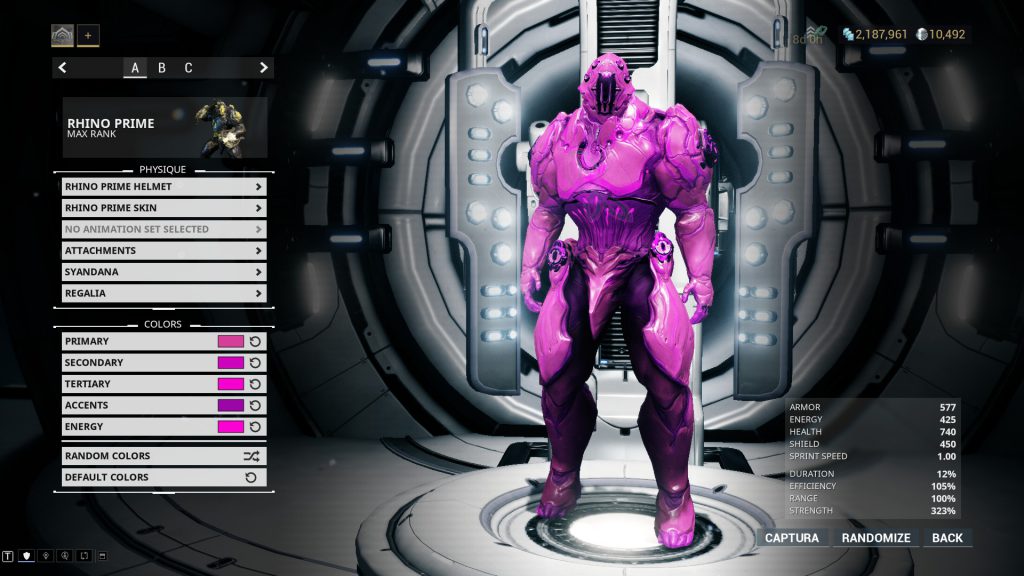Screen dimensions: 1024x576
Task: Click the Randomize button
Action: (876, 538)
